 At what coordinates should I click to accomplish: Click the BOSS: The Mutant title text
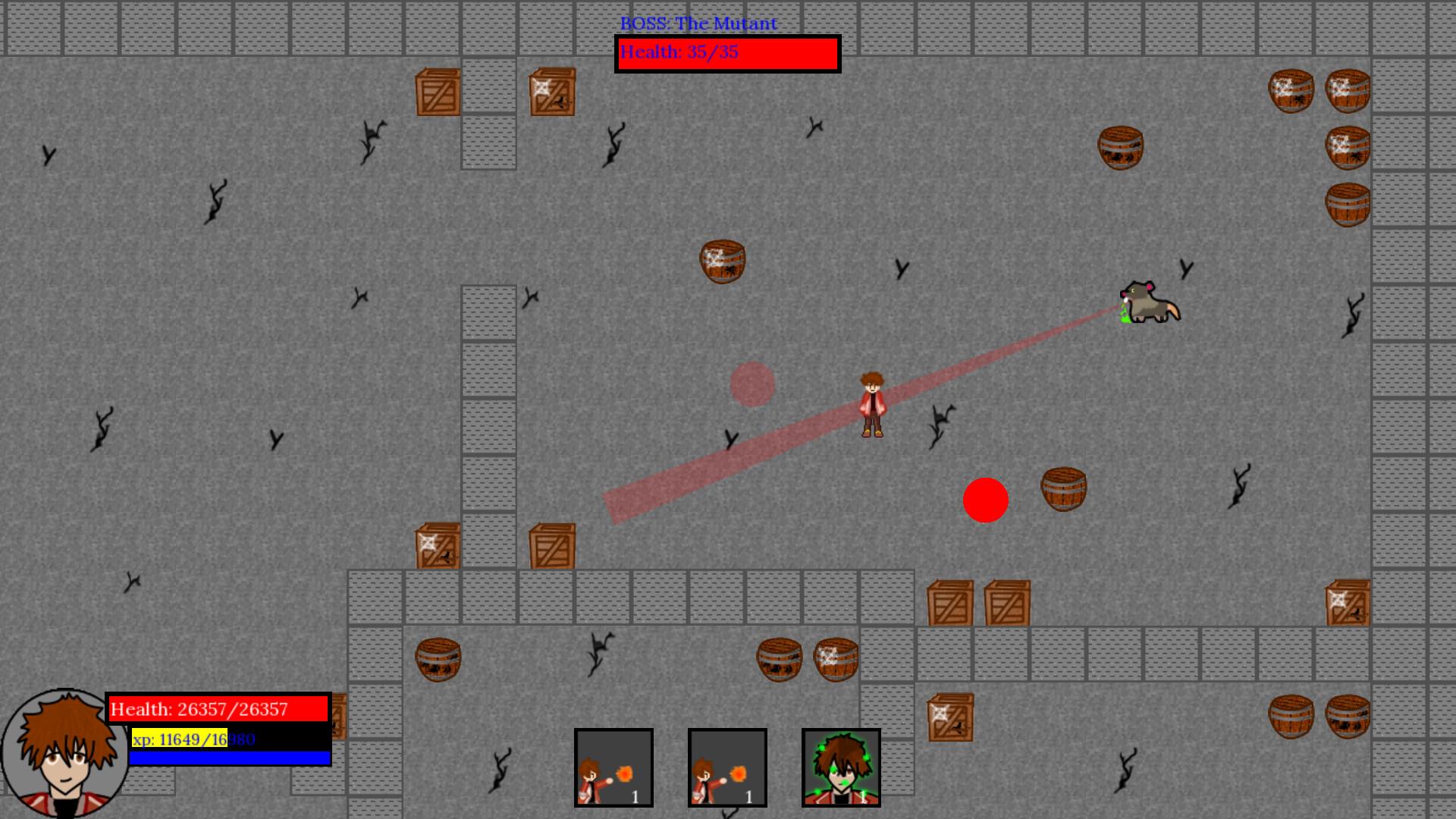click(697, 24)
